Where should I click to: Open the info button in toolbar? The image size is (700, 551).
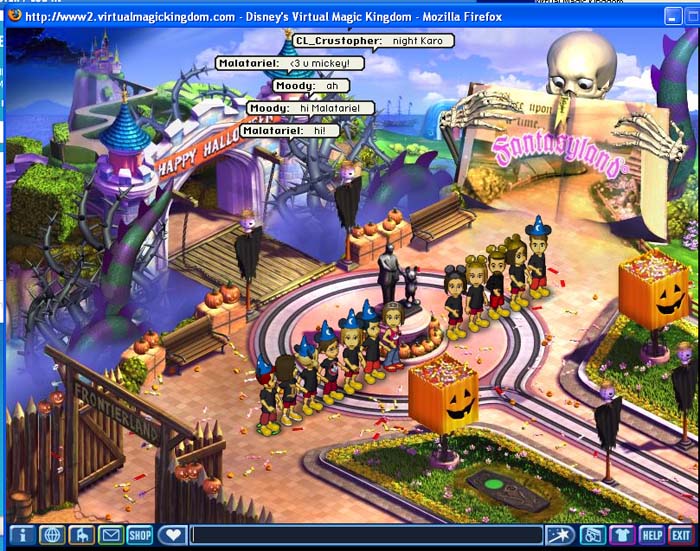pos(22,535)
